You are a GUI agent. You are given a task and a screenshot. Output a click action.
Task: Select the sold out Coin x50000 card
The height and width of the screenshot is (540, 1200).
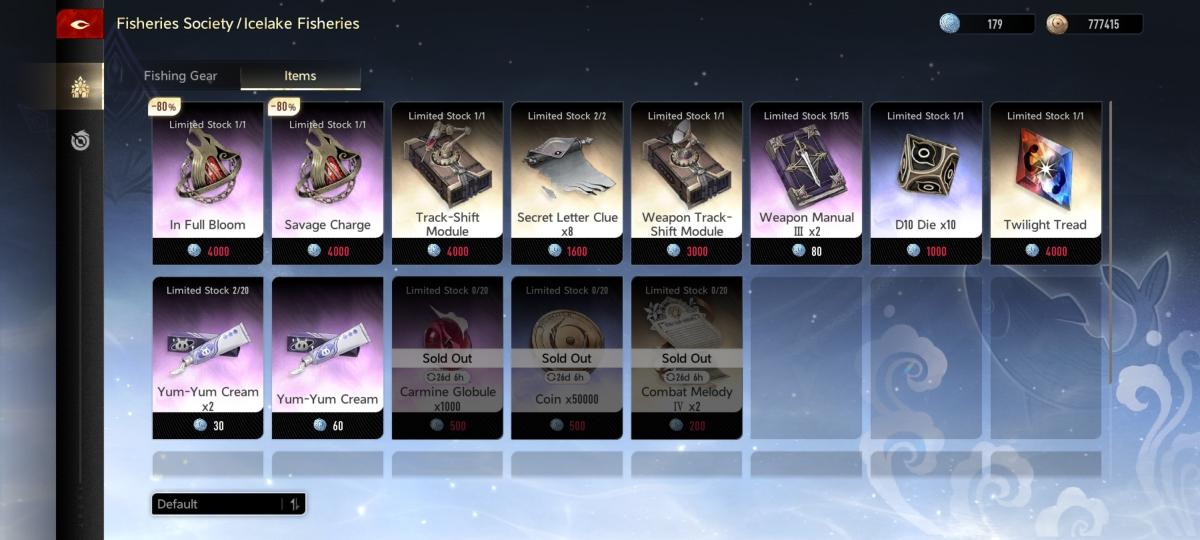(x=567, y=358)
